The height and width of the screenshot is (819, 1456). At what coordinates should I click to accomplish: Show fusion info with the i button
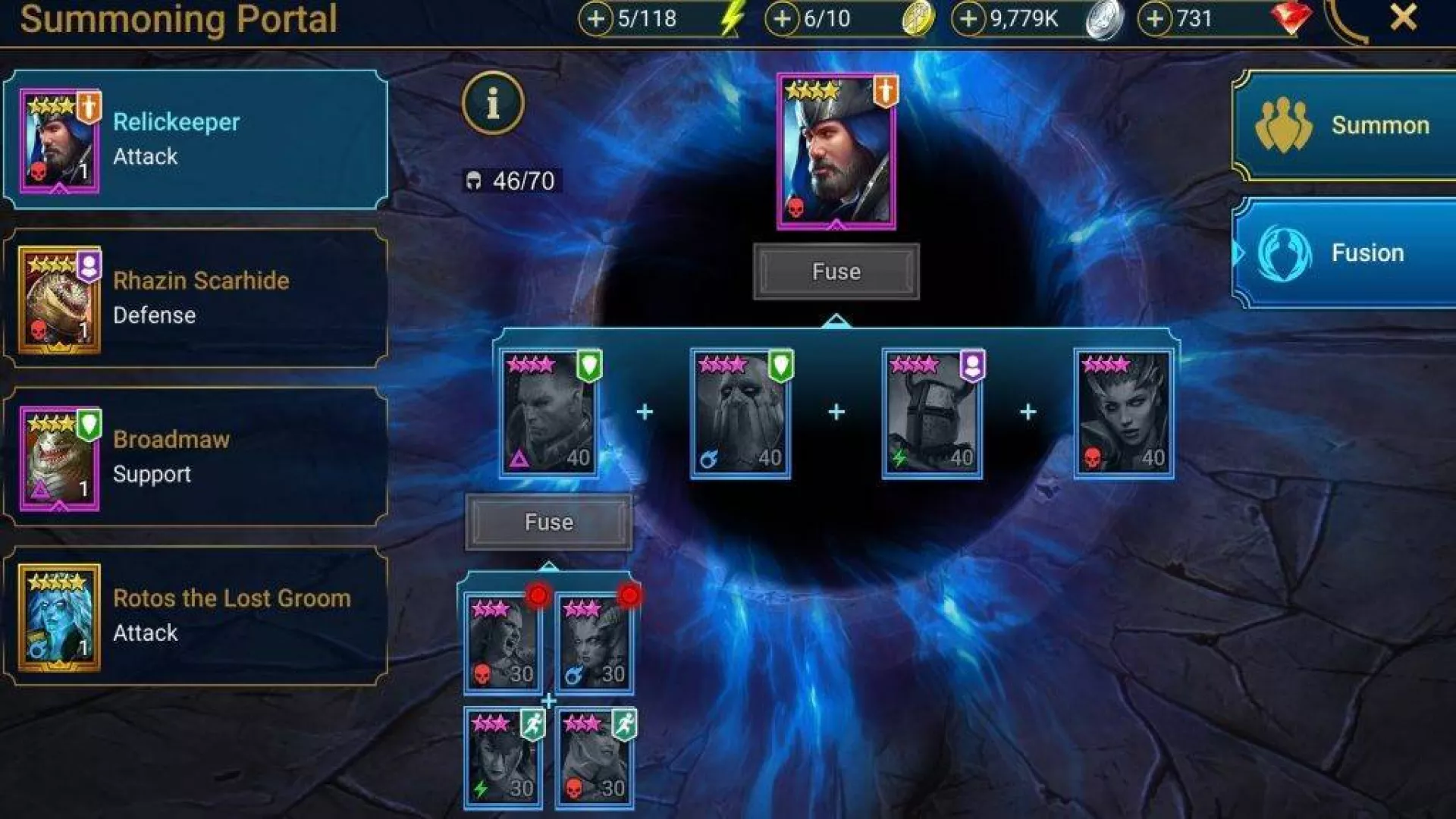(x=493, y=103)
